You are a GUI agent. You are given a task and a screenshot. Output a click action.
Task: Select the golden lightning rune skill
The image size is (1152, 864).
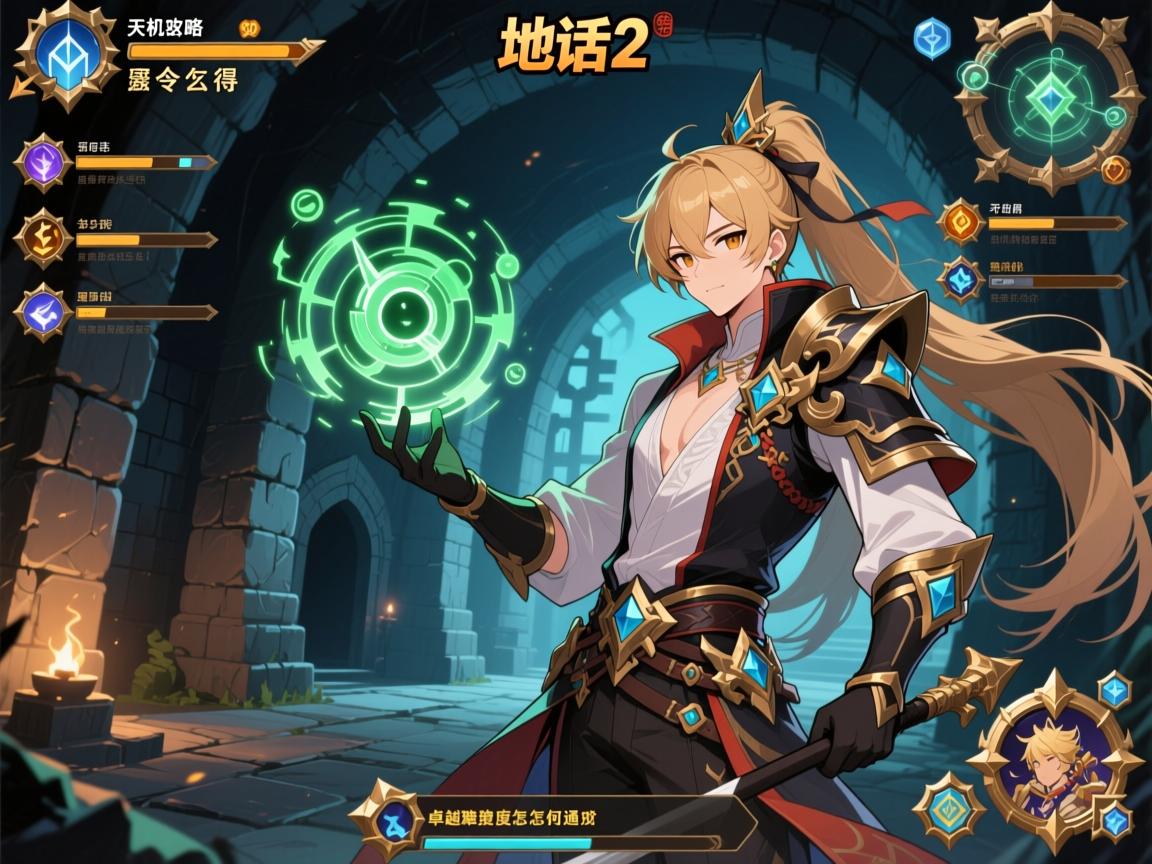[x=45, y=238]
